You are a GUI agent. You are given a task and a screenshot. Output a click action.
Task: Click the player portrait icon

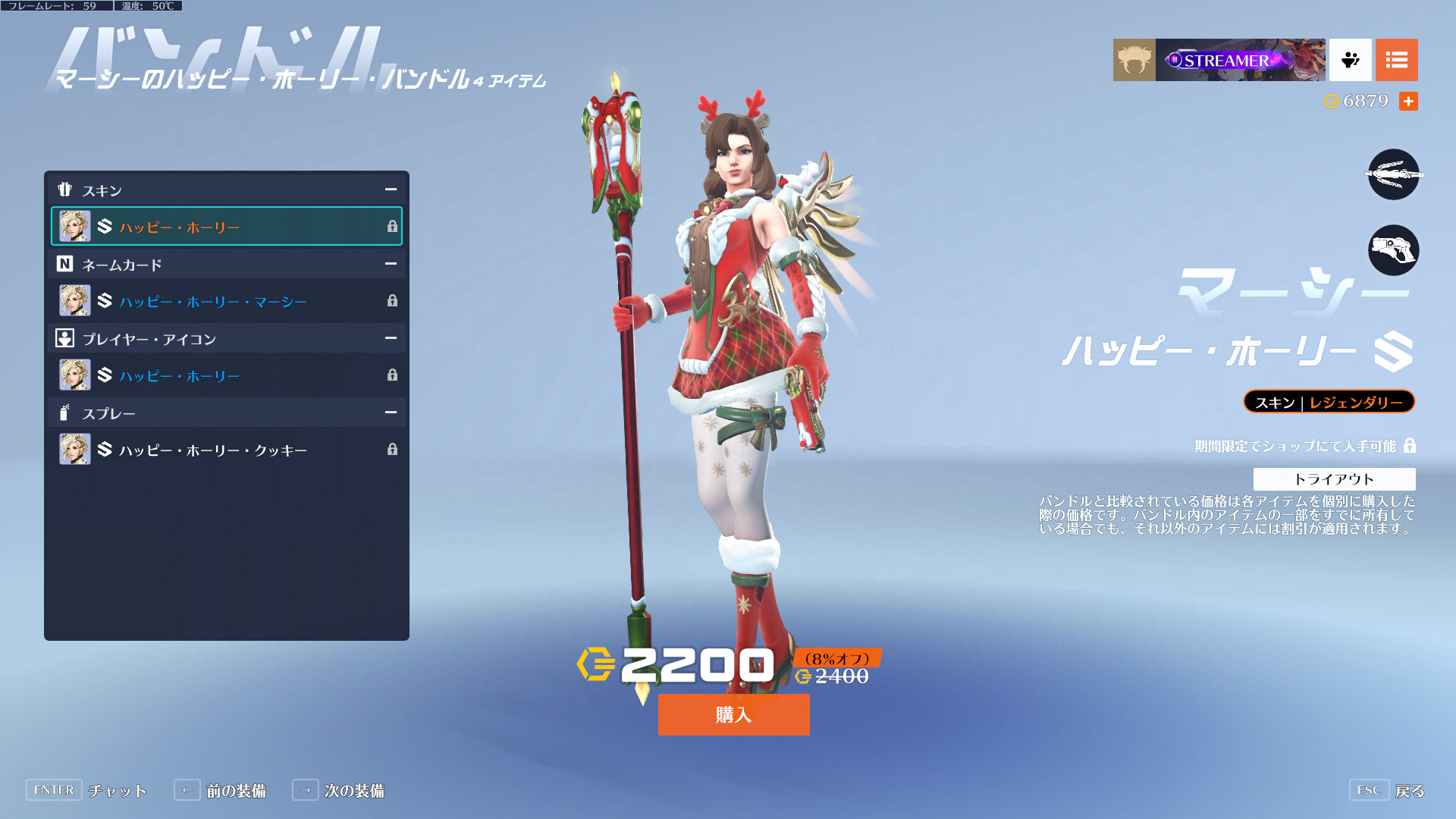point(1134,60)
